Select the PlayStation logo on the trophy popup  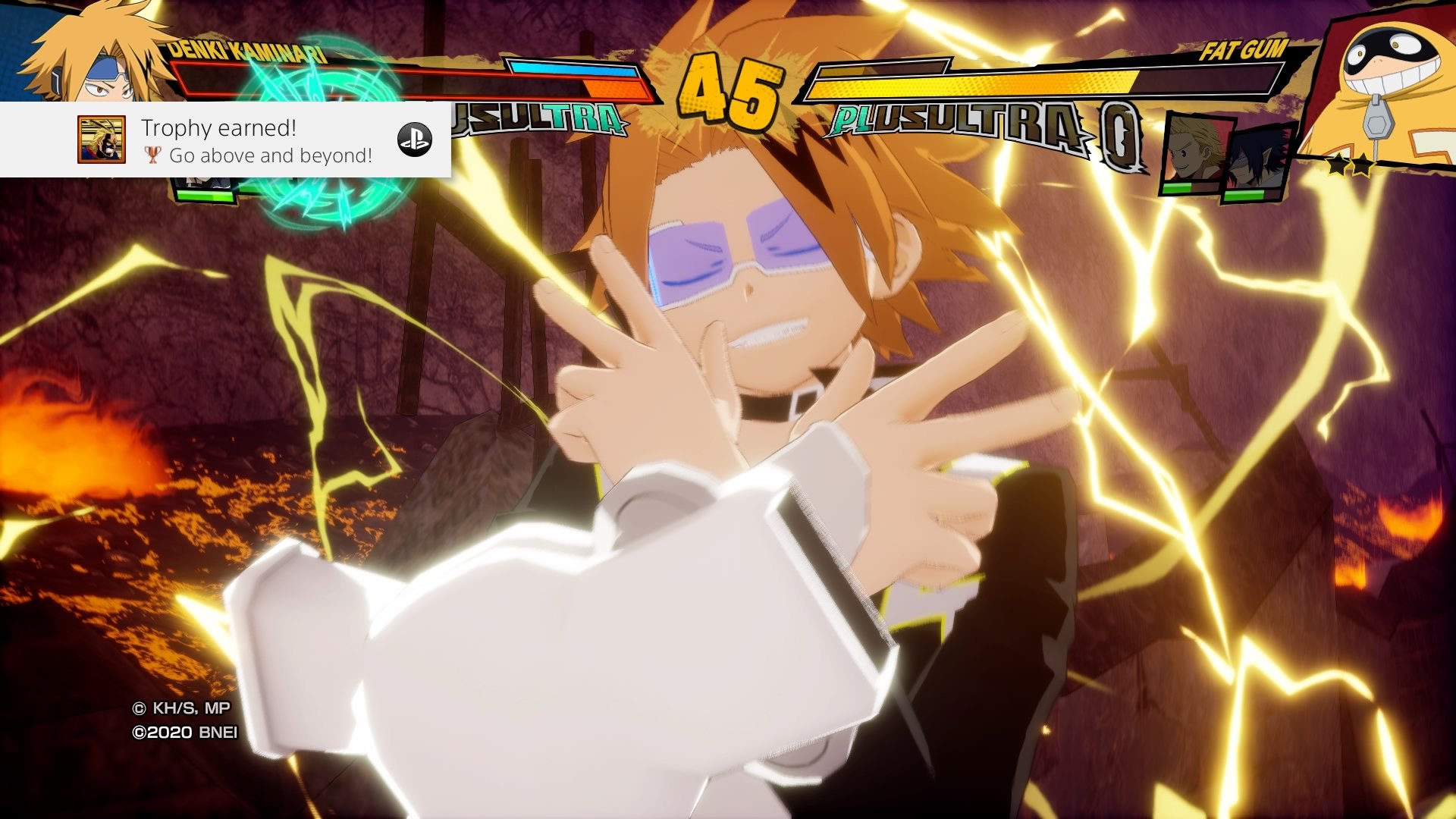[x=415, y=140]
